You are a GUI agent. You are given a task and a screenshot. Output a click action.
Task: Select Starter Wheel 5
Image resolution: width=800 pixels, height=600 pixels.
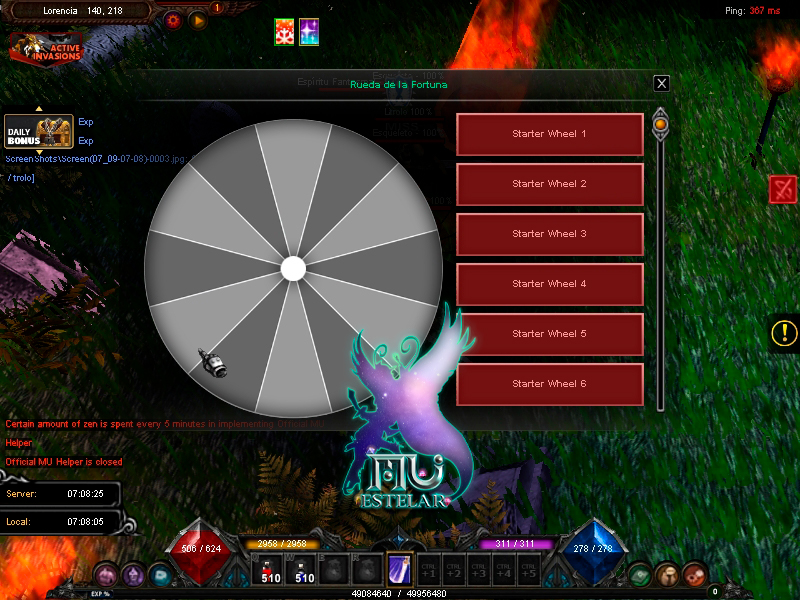(x=549, y=334)
